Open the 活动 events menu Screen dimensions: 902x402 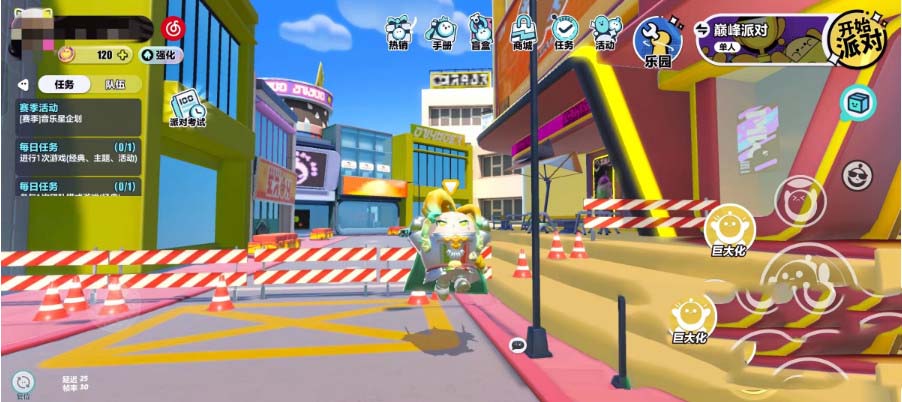(604, 32)
